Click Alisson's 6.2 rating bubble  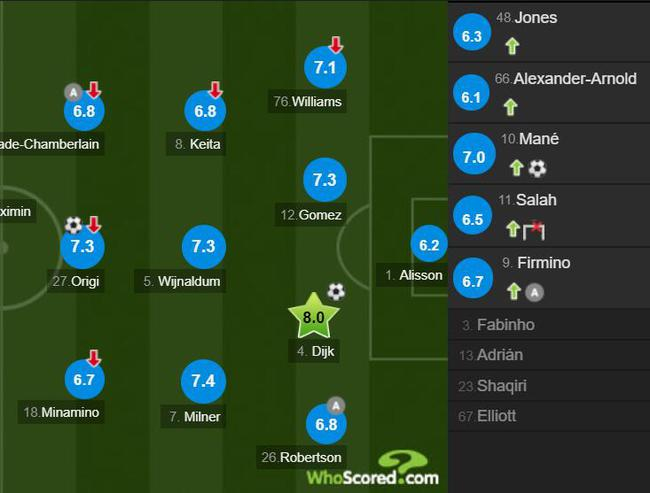pyautogui.click(x=429, y=245)
